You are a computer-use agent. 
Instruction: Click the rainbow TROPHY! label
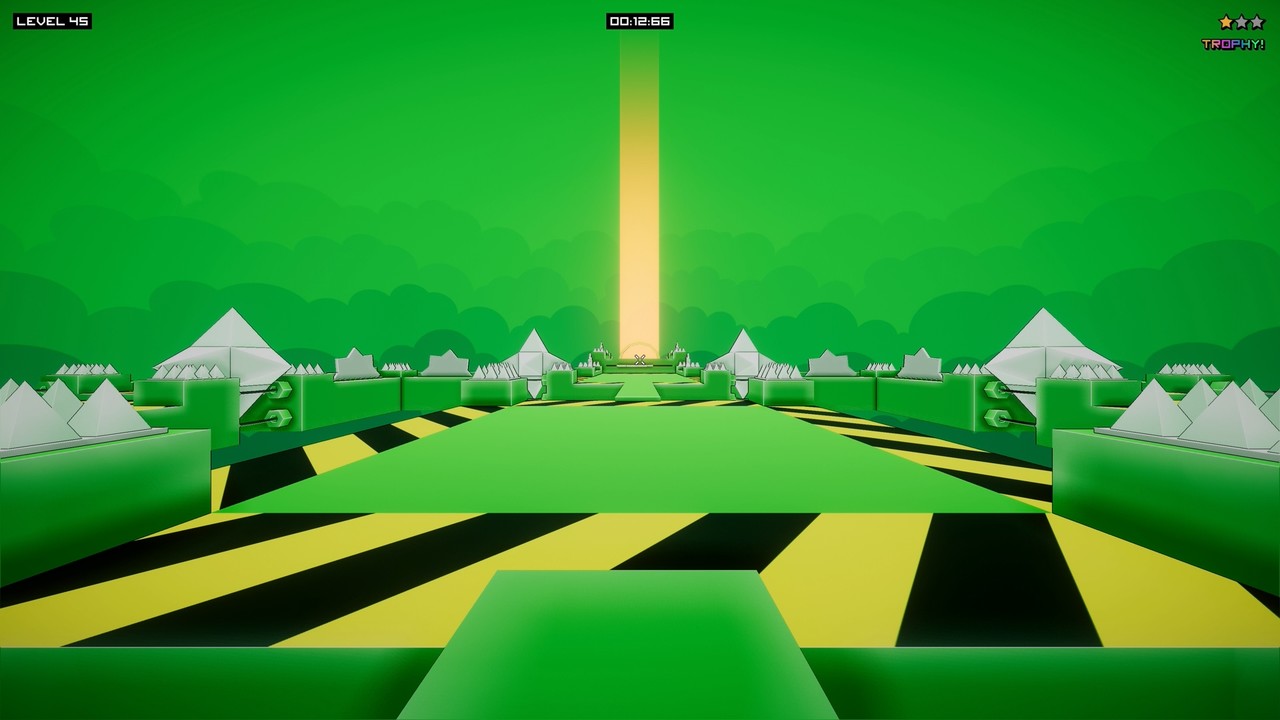(1232, 43)
